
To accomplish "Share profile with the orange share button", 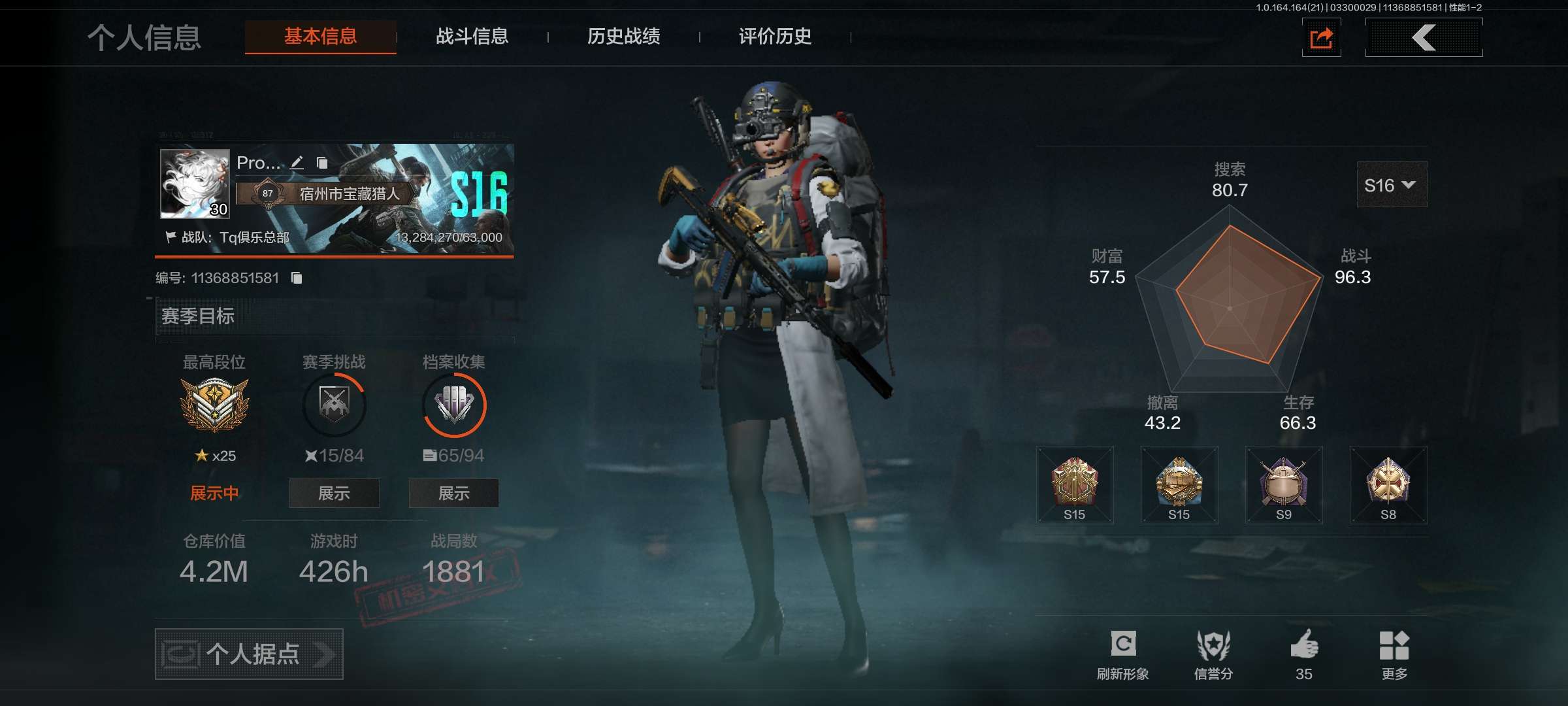I will pos(1321,38).
